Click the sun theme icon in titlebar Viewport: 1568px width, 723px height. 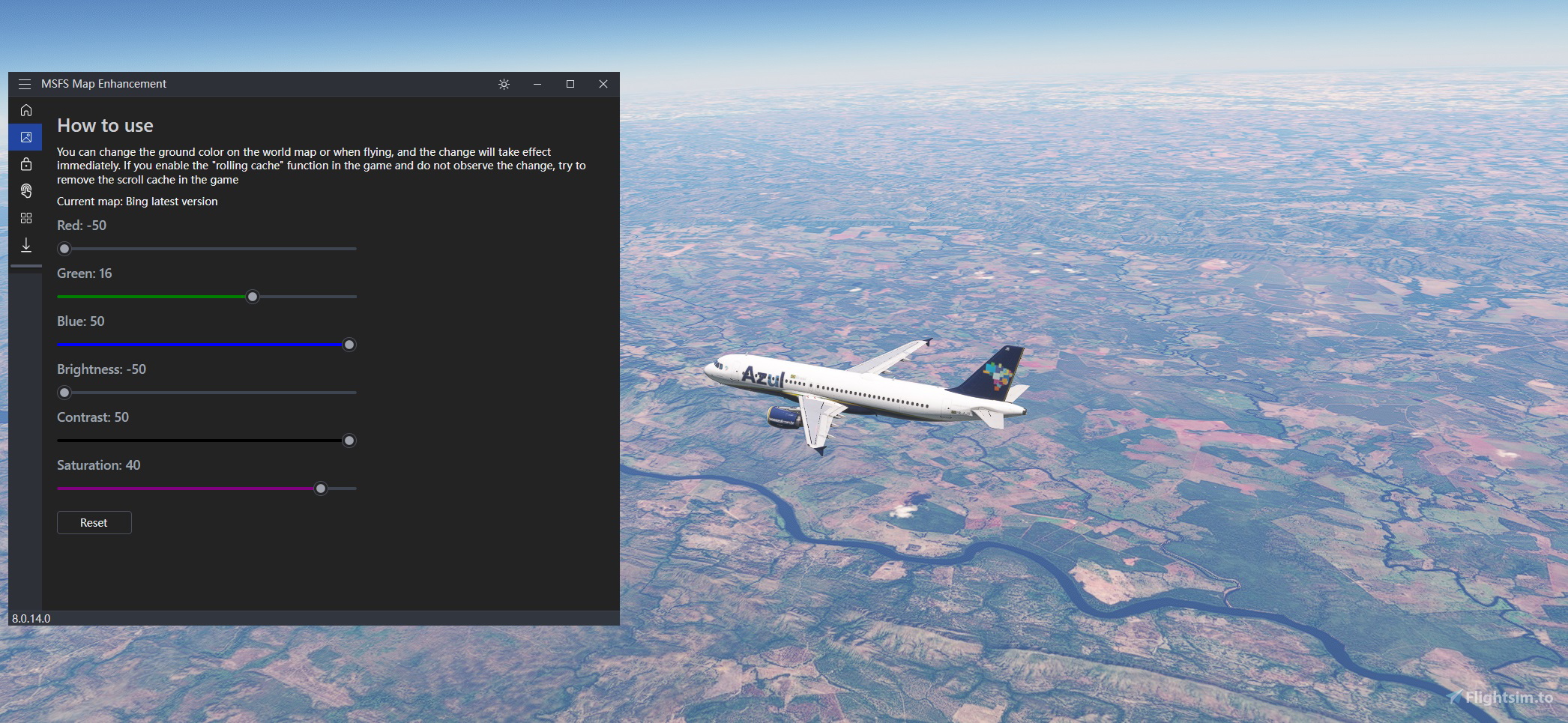pos(503,84)
